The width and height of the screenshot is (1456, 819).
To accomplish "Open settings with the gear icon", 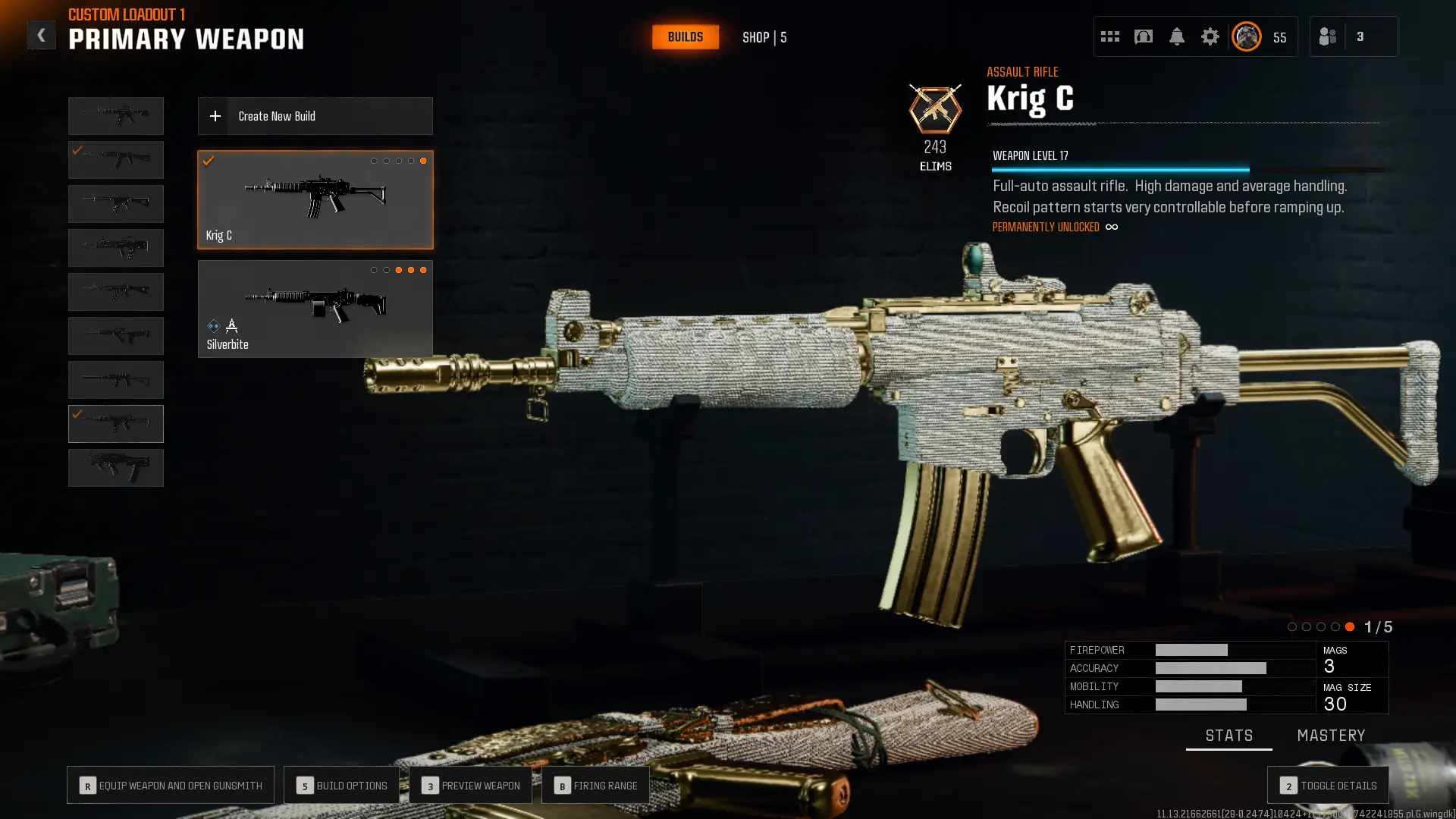I will click(x=1210, y=36).
